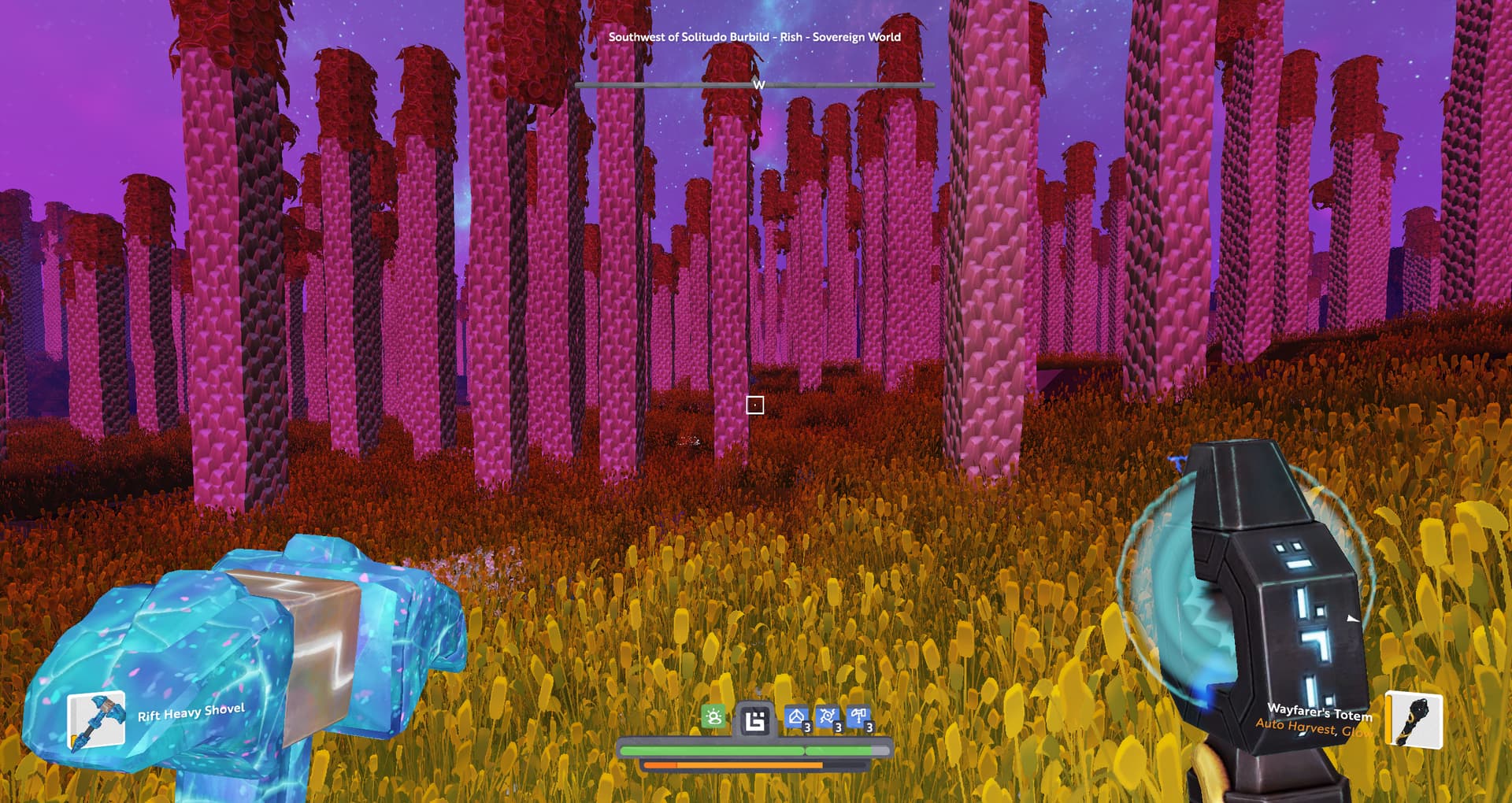
Task: Click the blue hammer buff icon
Action: click(859, 718)
